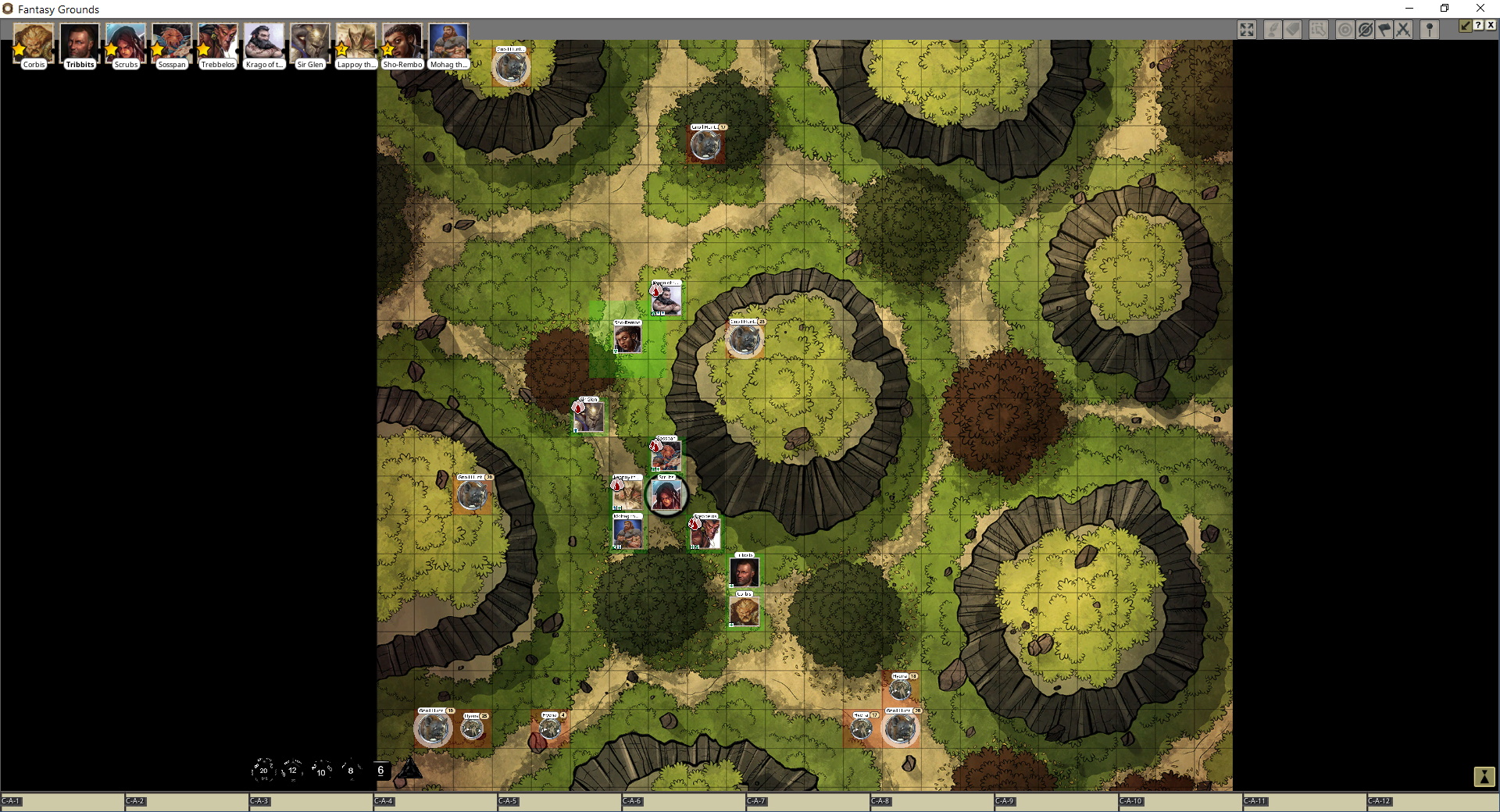Select the Trebbelos portrait

click(218, 44)
